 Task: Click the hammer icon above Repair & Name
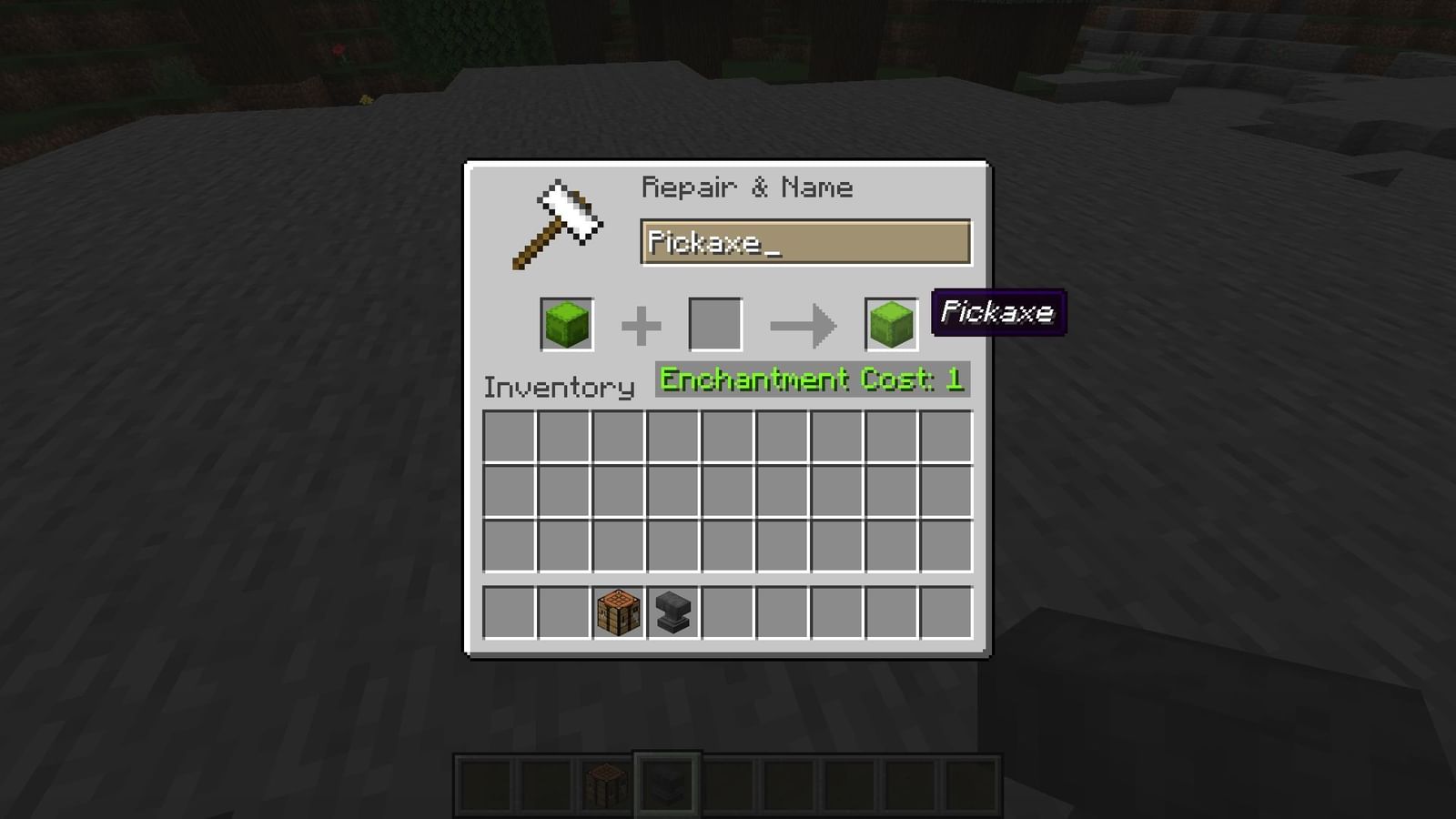tap(558, 221)
